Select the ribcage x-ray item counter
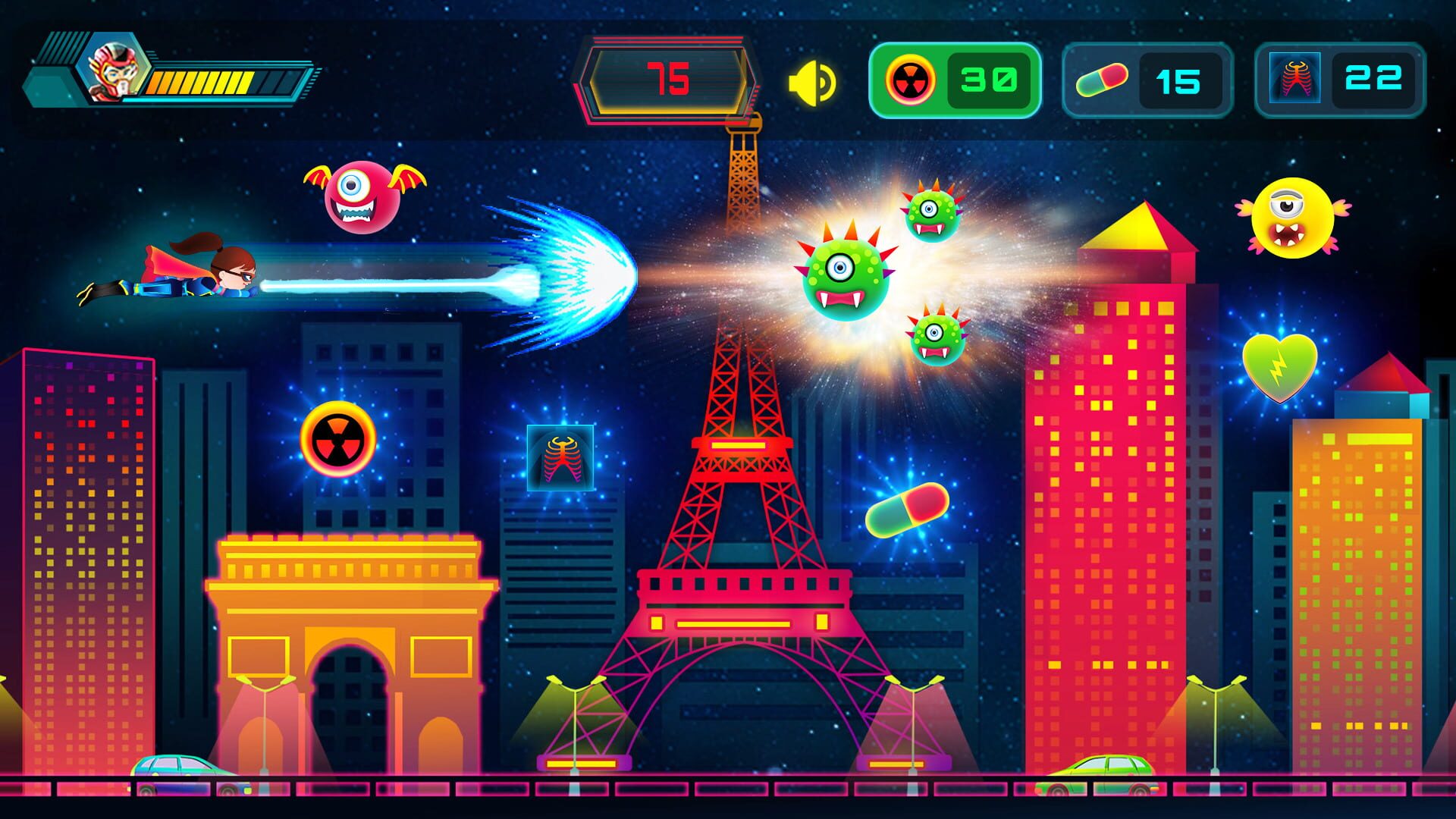Viewport: 1456px width, 819px height. pos(1340,80)
